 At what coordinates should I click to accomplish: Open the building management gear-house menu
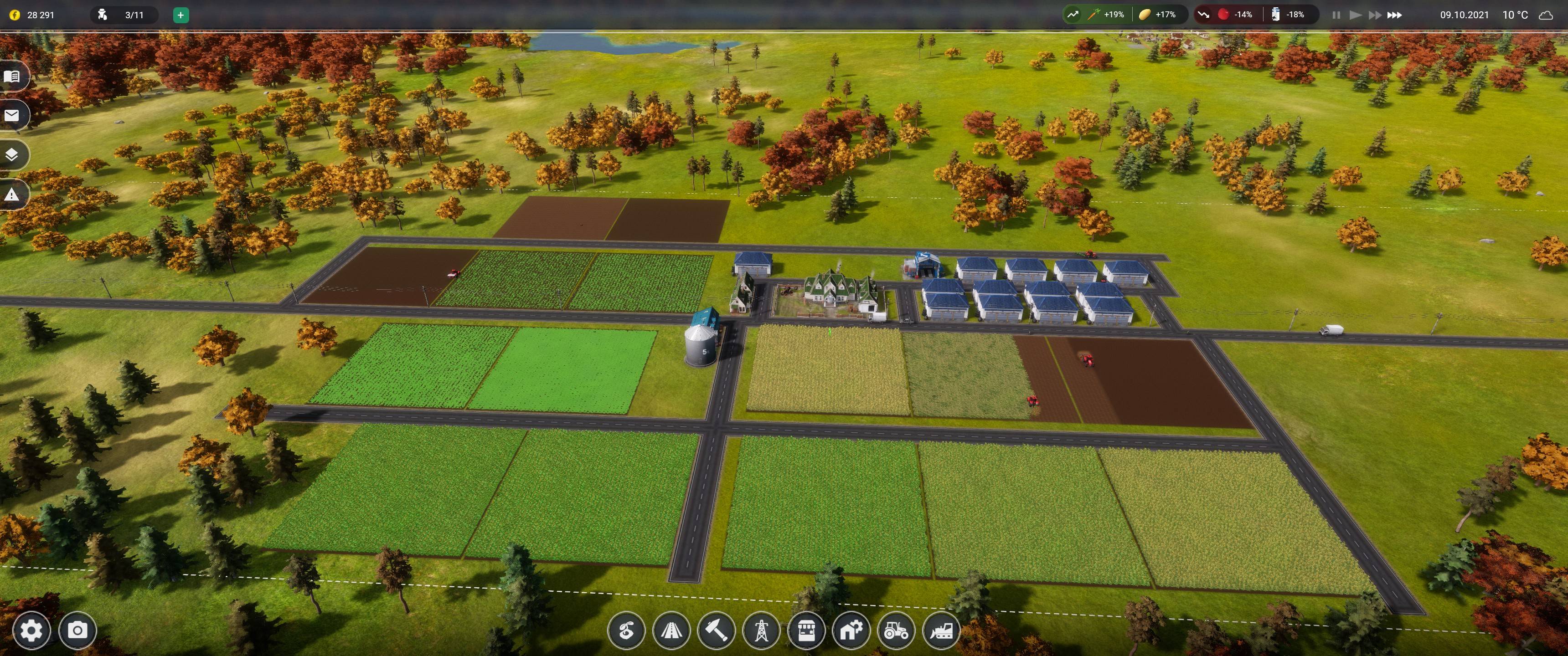click(x=851, y=631)
